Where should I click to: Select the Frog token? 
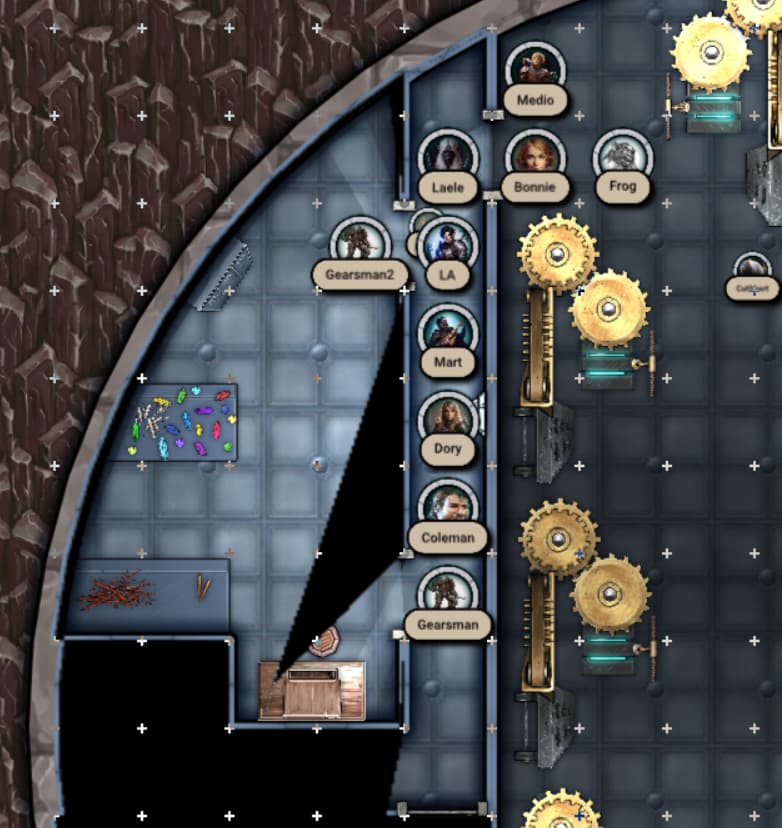click(x=622, y=156)
